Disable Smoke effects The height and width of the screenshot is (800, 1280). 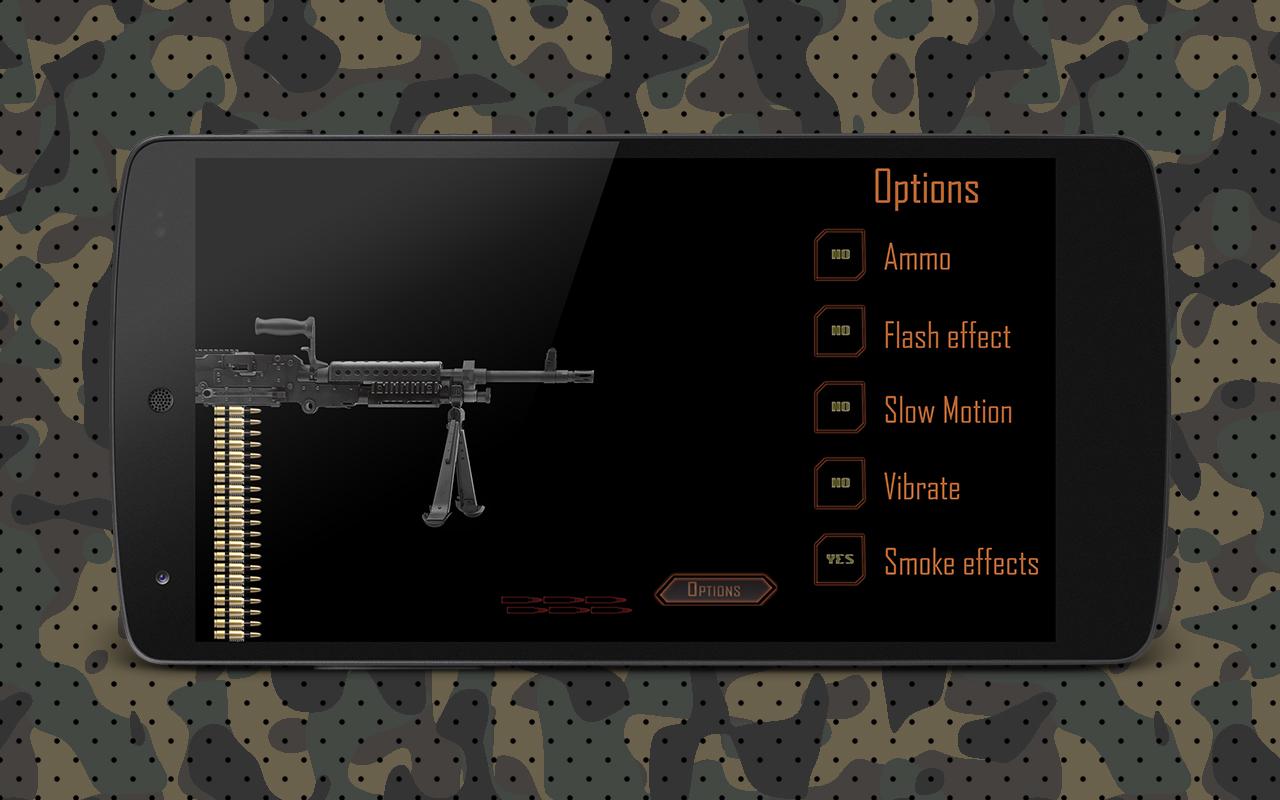click(840, 559)
